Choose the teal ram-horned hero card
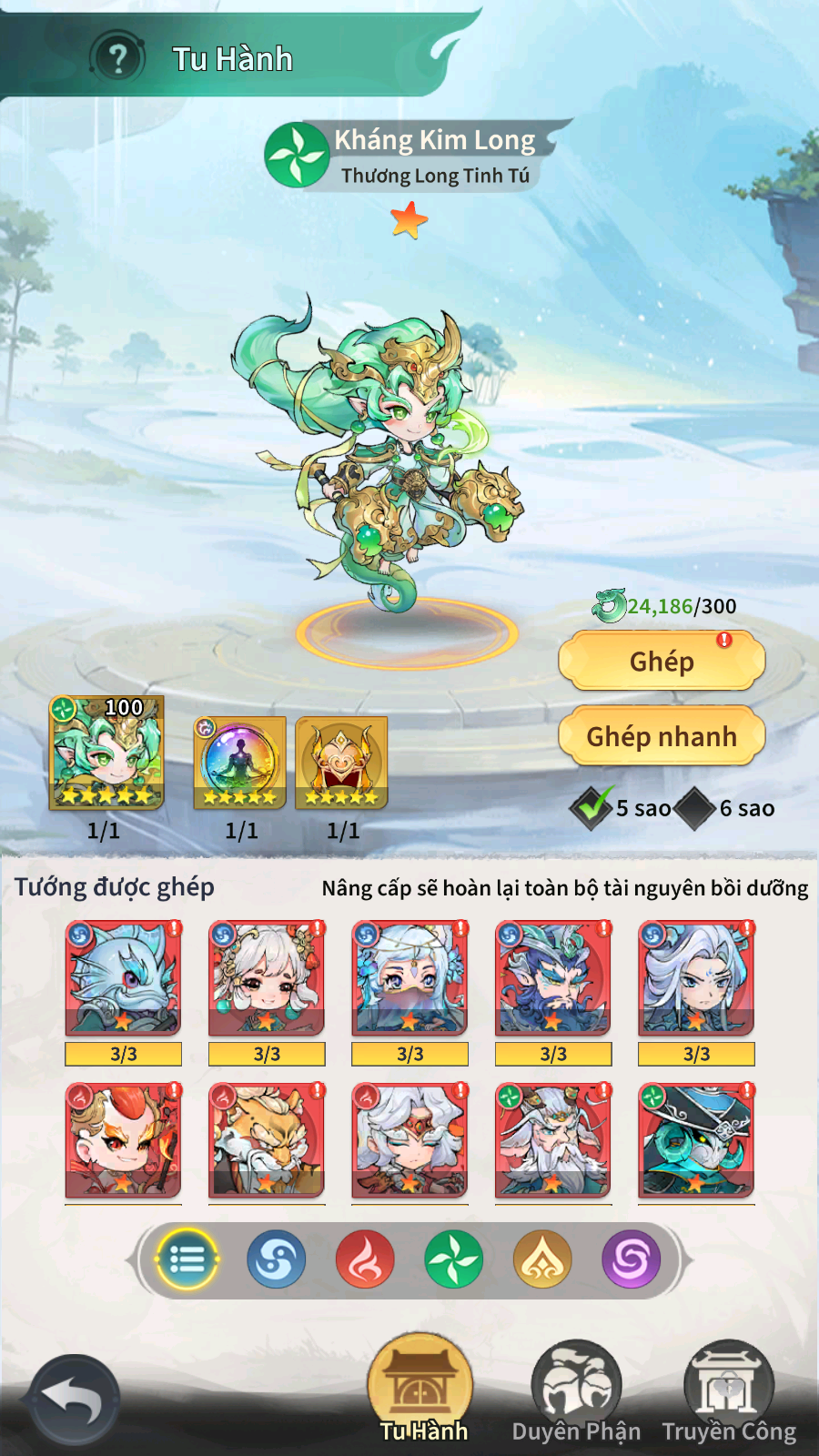The width and height of the screenshot is (819, 1456). click(x=696, y=1139)
